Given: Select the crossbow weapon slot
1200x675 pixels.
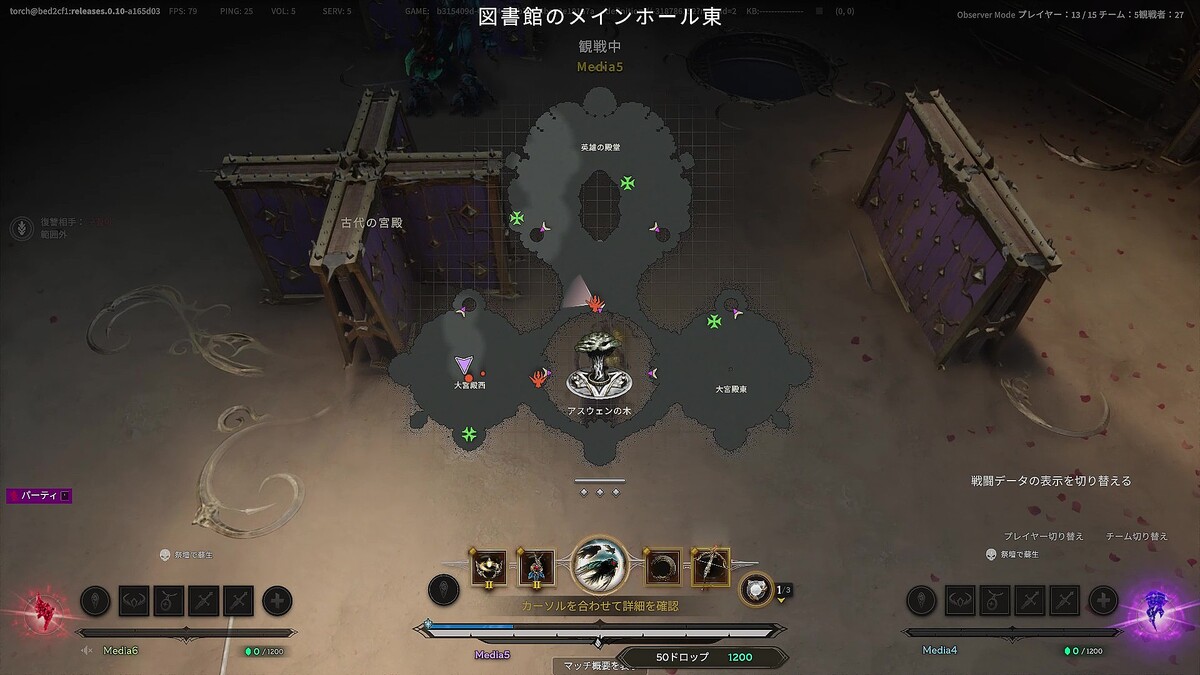Looking at the screenshot, I should [x=711, y=567].
